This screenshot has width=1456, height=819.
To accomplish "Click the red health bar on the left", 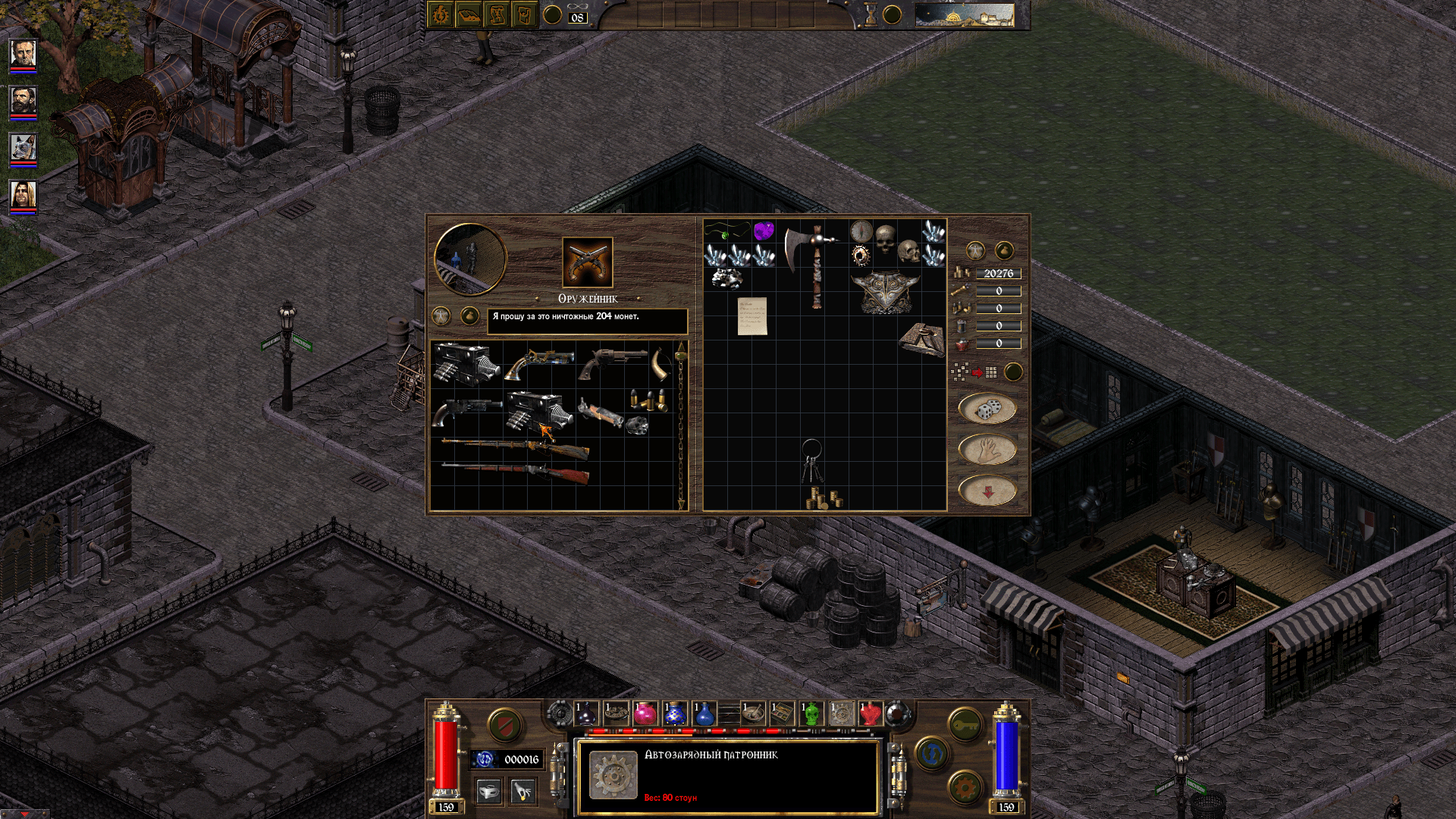I will coord(446,755).
